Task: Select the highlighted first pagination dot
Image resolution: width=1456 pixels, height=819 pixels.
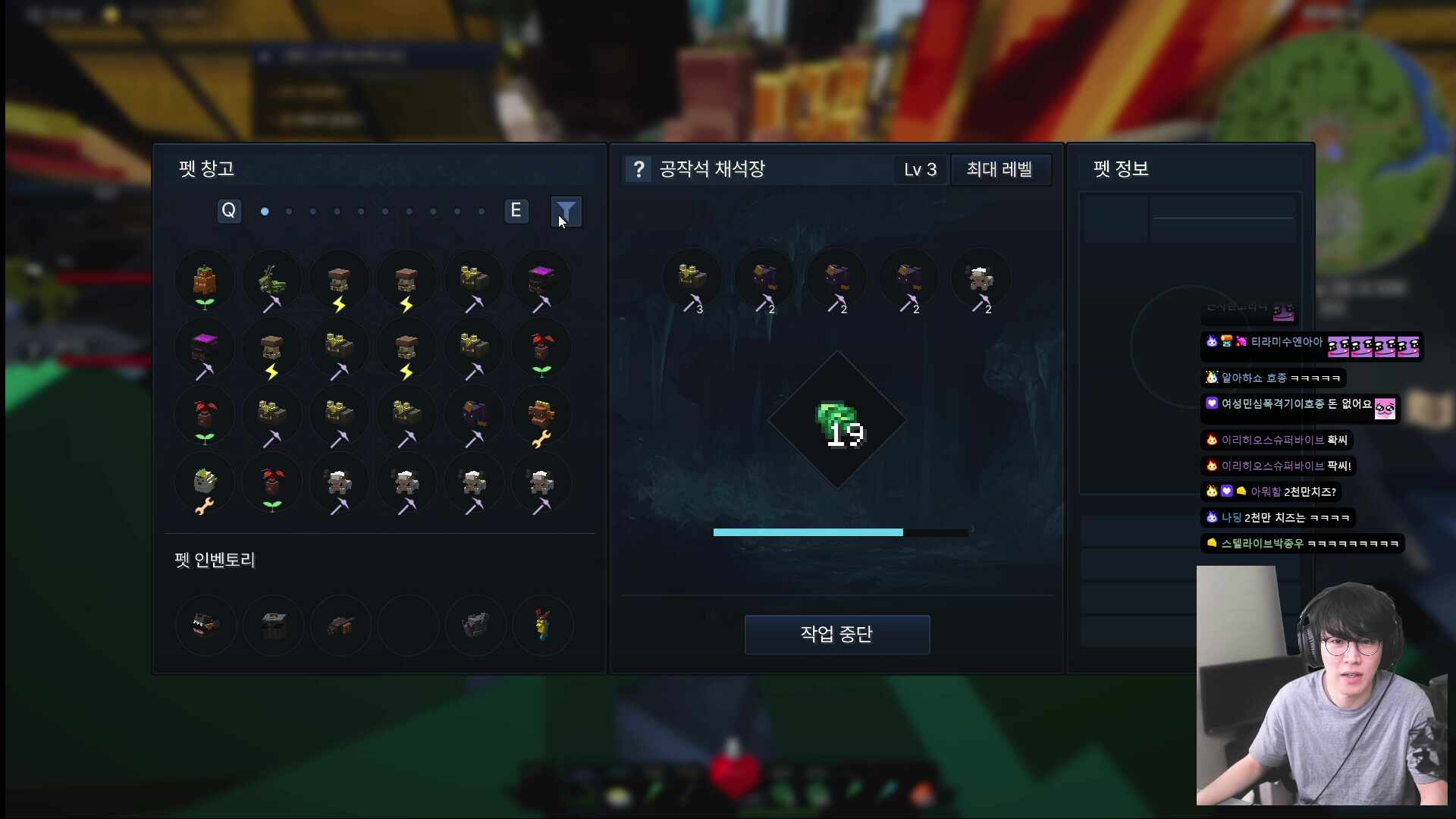Action: pyautogui.click(x=264, y=212)
